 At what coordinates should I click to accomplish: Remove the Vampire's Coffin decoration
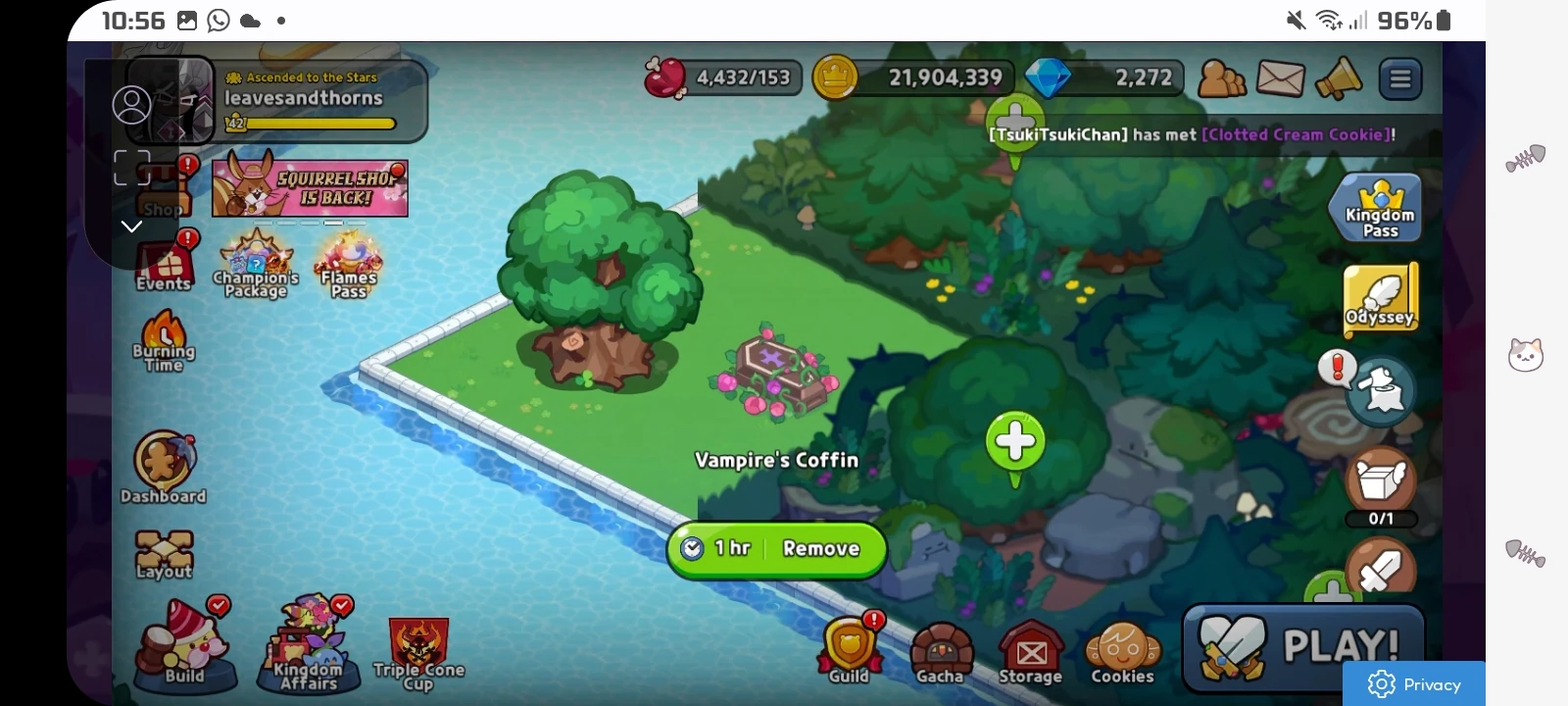[821, 549]
